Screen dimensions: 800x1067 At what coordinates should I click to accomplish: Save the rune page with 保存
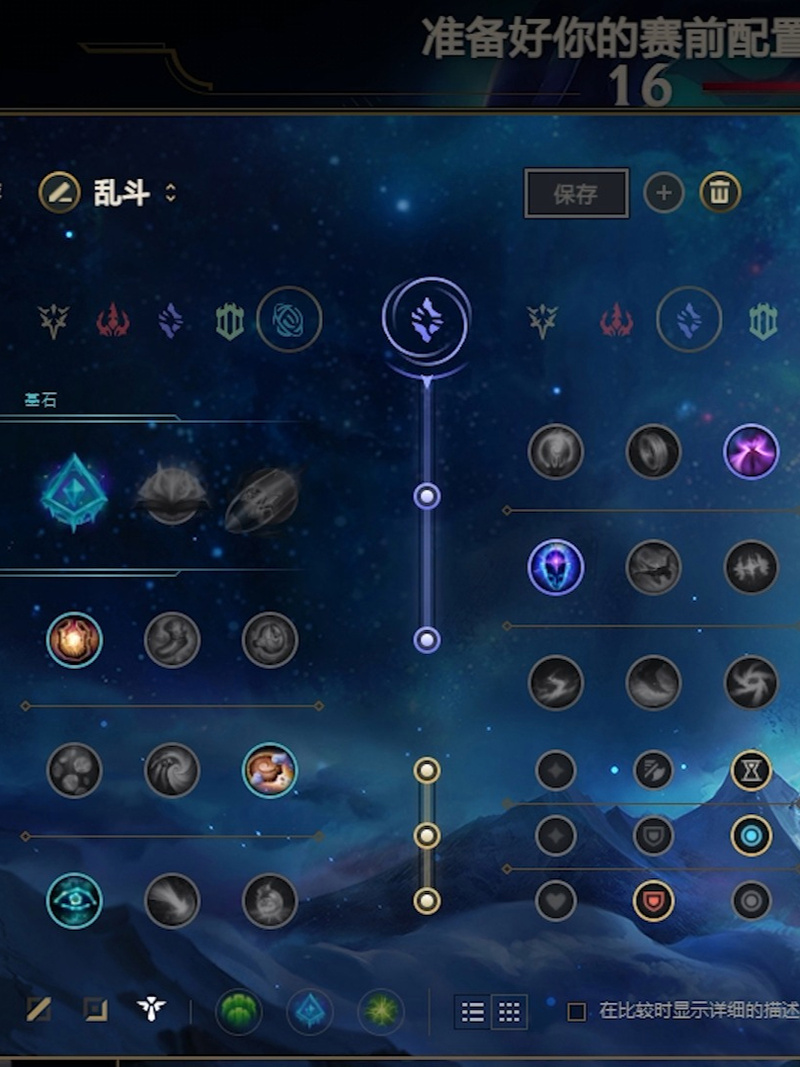pyautogui.click(x=576, y=193)
